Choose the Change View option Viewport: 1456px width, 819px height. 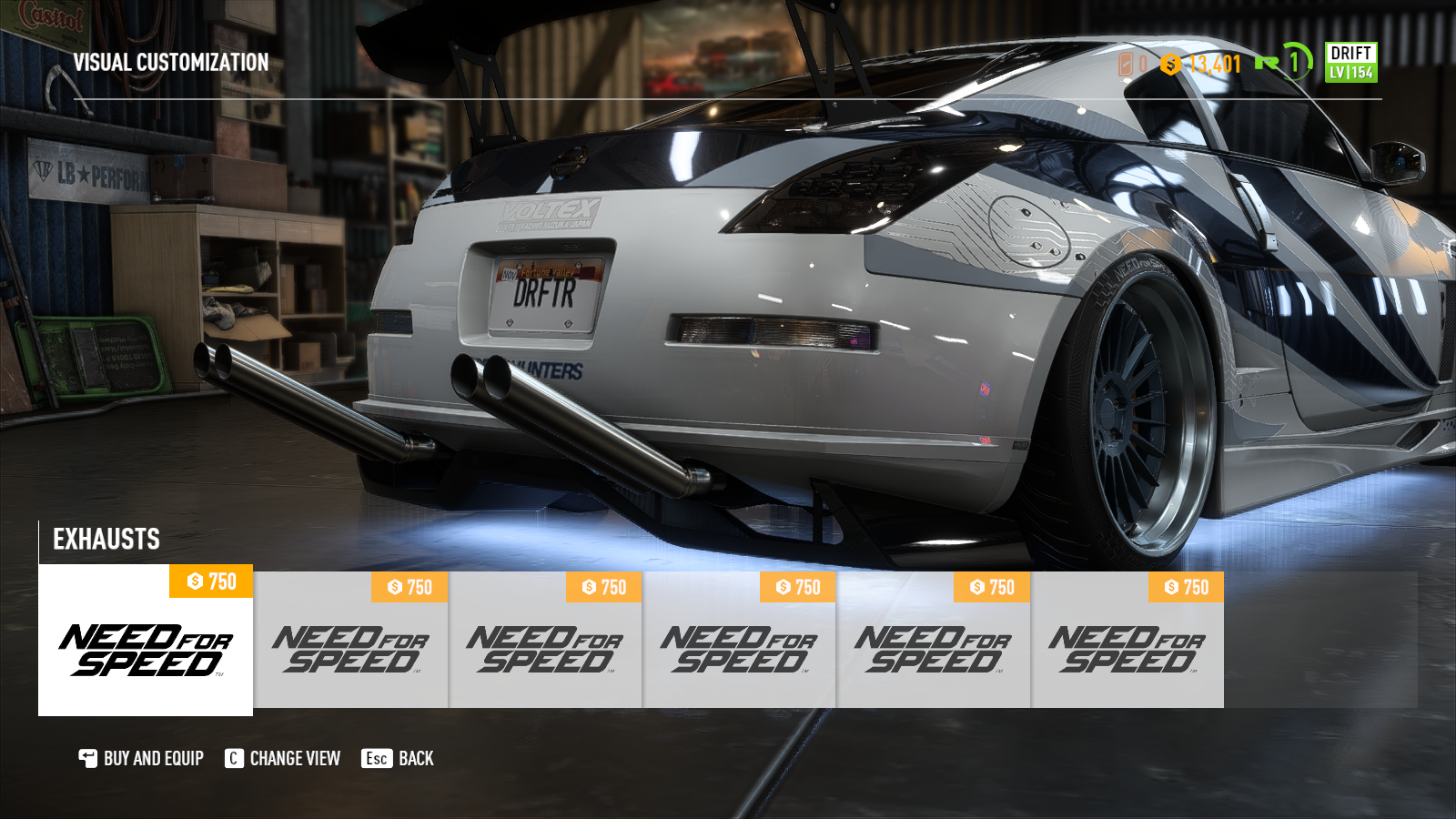pyautogui.click(x=283, y=758)
